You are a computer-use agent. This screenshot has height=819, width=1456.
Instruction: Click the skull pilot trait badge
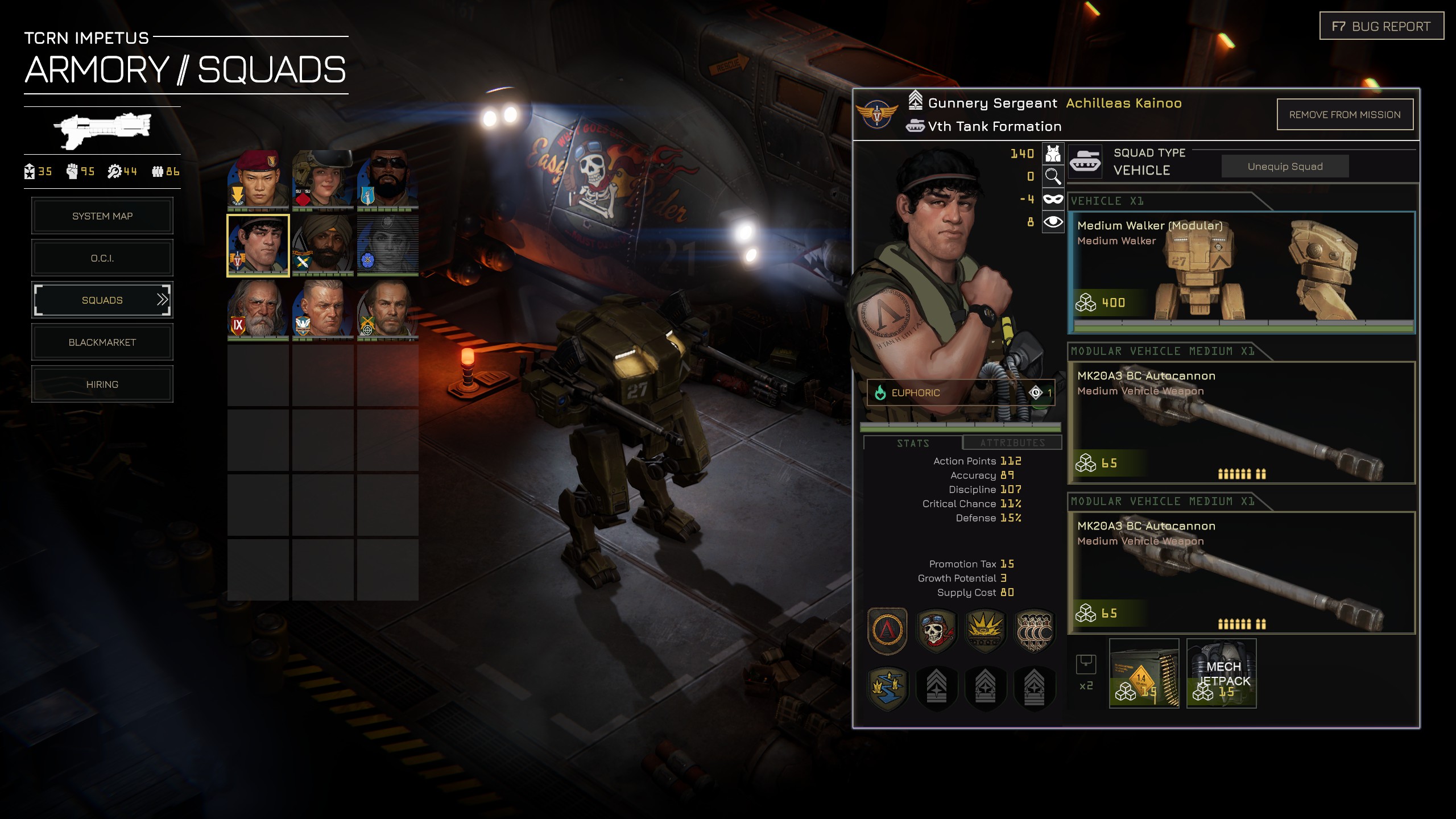click(936, 630)
